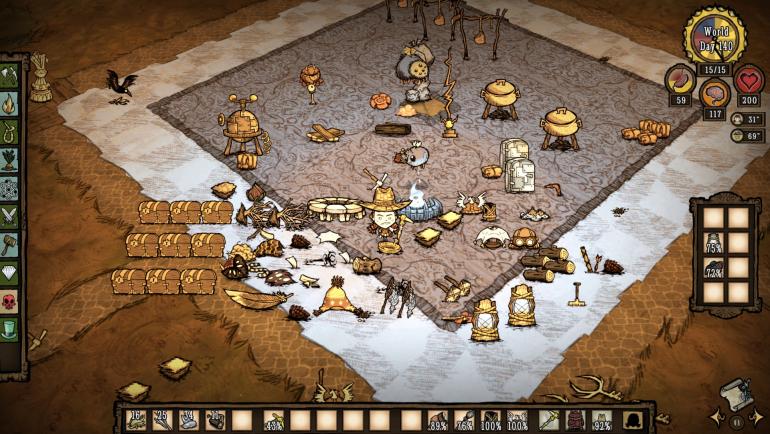Select the backpack item at 72% durability
This screenshot has height=434, width=770.
[x=715, y=268]
